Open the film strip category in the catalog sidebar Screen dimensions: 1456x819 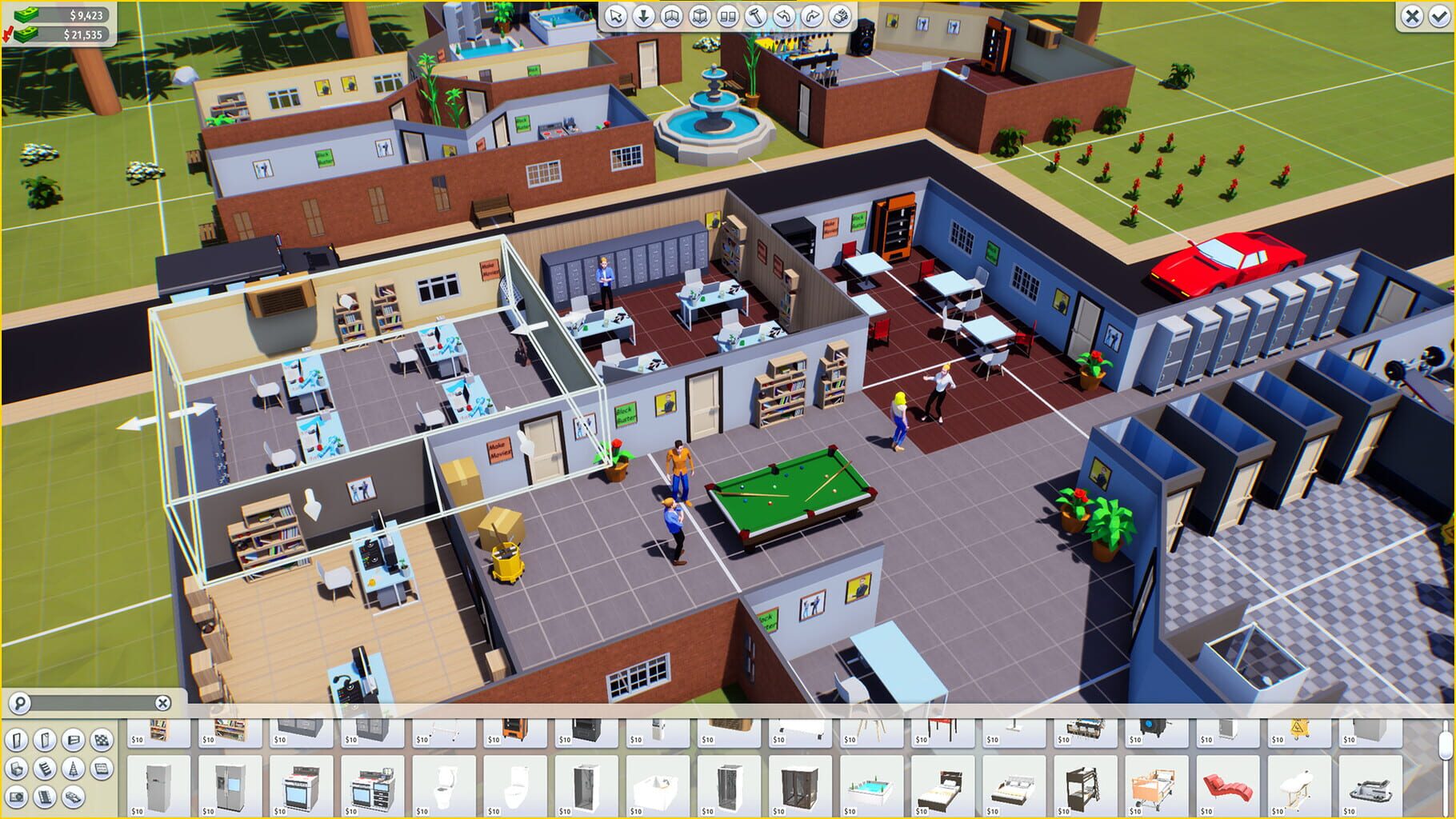(45, 797)
